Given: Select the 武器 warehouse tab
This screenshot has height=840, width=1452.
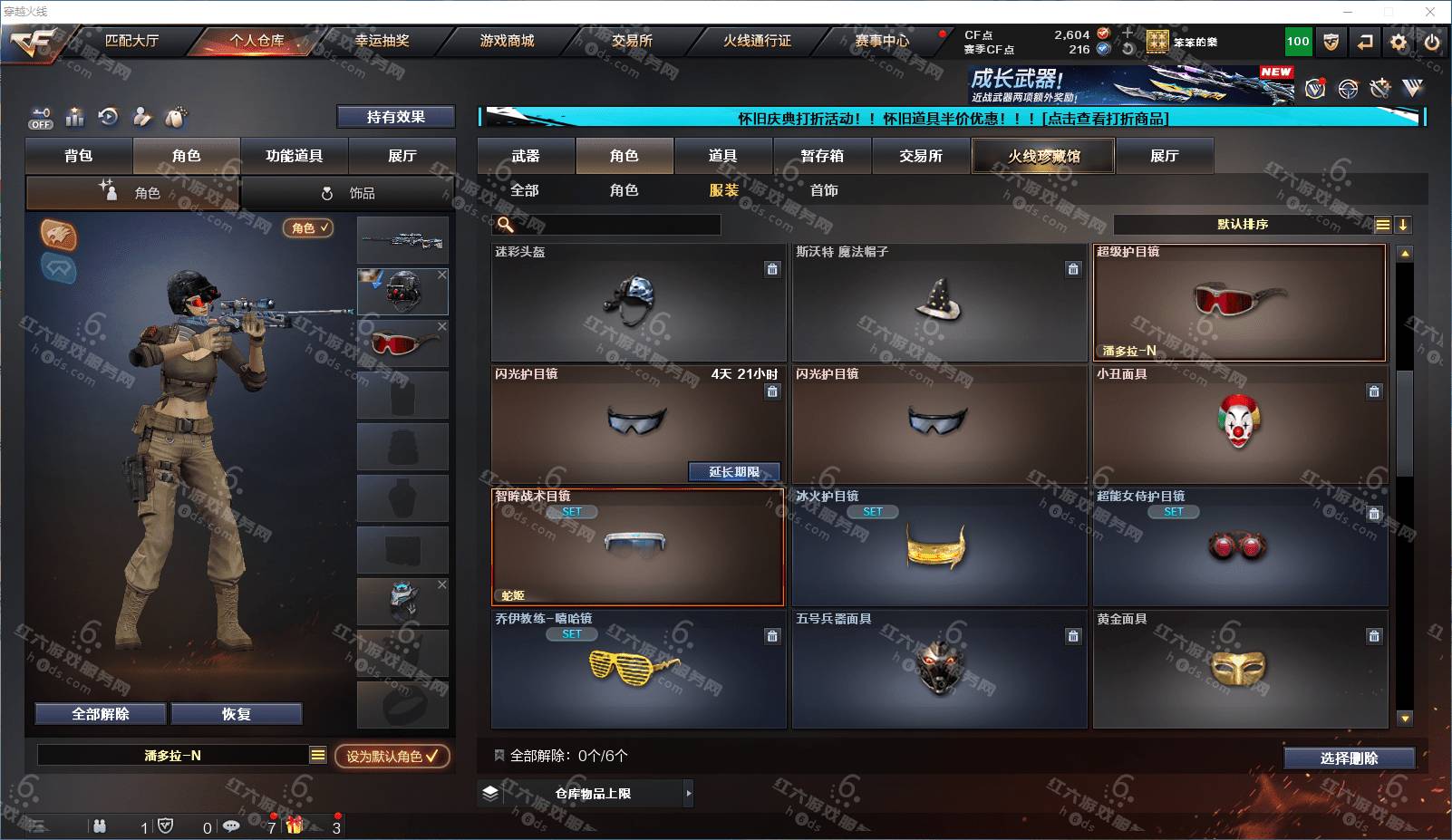Looking at the screenshot, I should (526, 156).
